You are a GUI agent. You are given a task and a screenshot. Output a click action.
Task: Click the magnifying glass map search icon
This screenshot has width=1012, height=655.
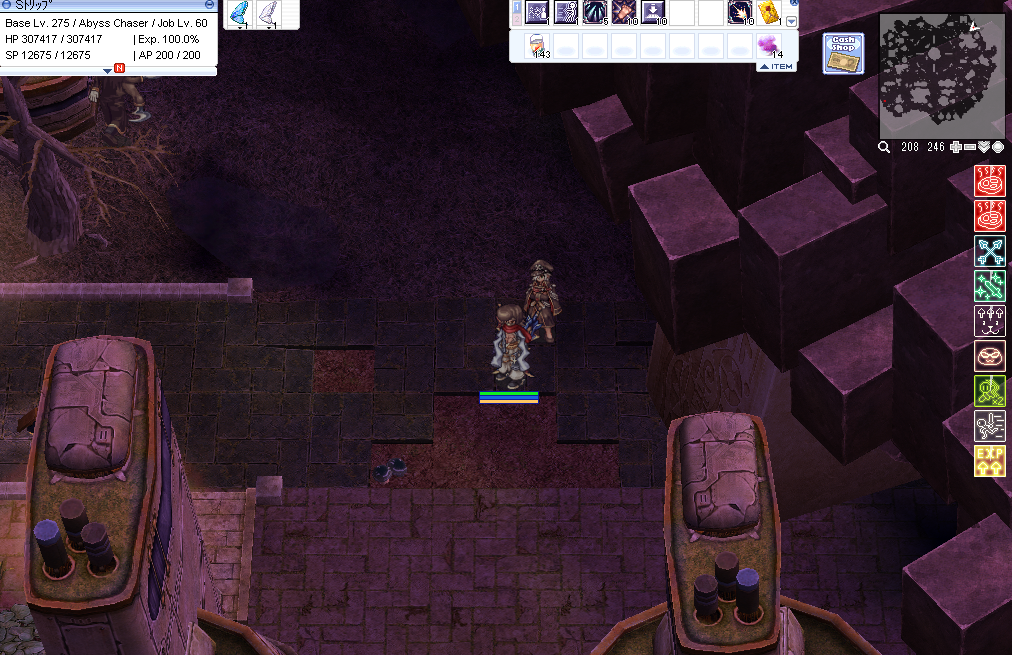coord(884,147)
